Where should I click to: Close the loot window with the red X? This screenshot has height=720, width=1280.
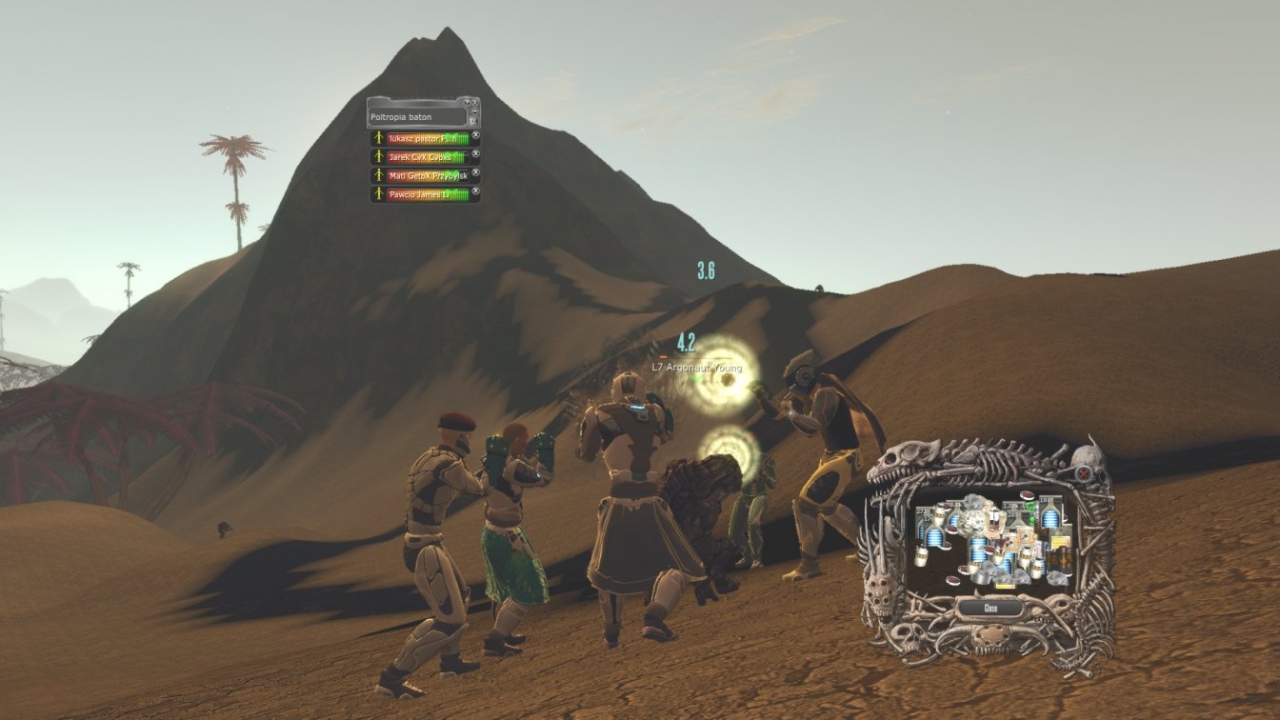1082,474
